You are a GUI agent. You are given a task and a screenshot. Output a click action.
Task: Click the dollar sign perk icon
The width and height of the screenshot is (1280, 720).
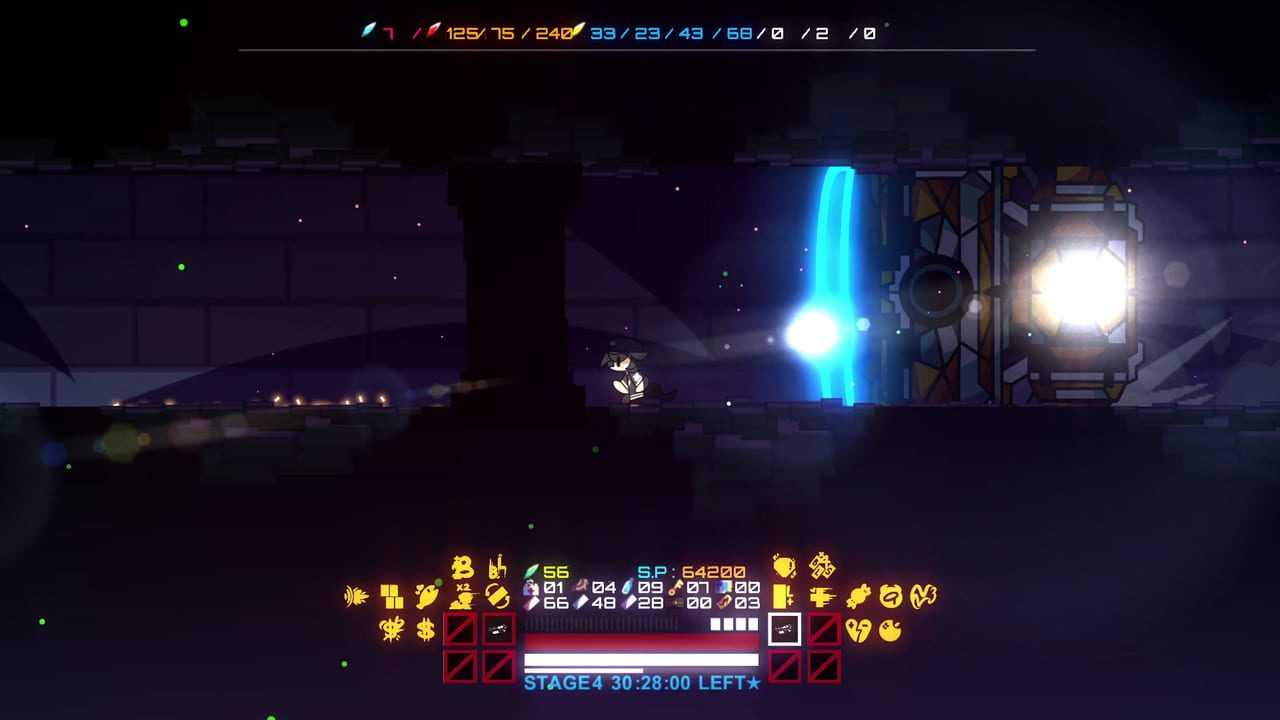[x=426, y=629]
